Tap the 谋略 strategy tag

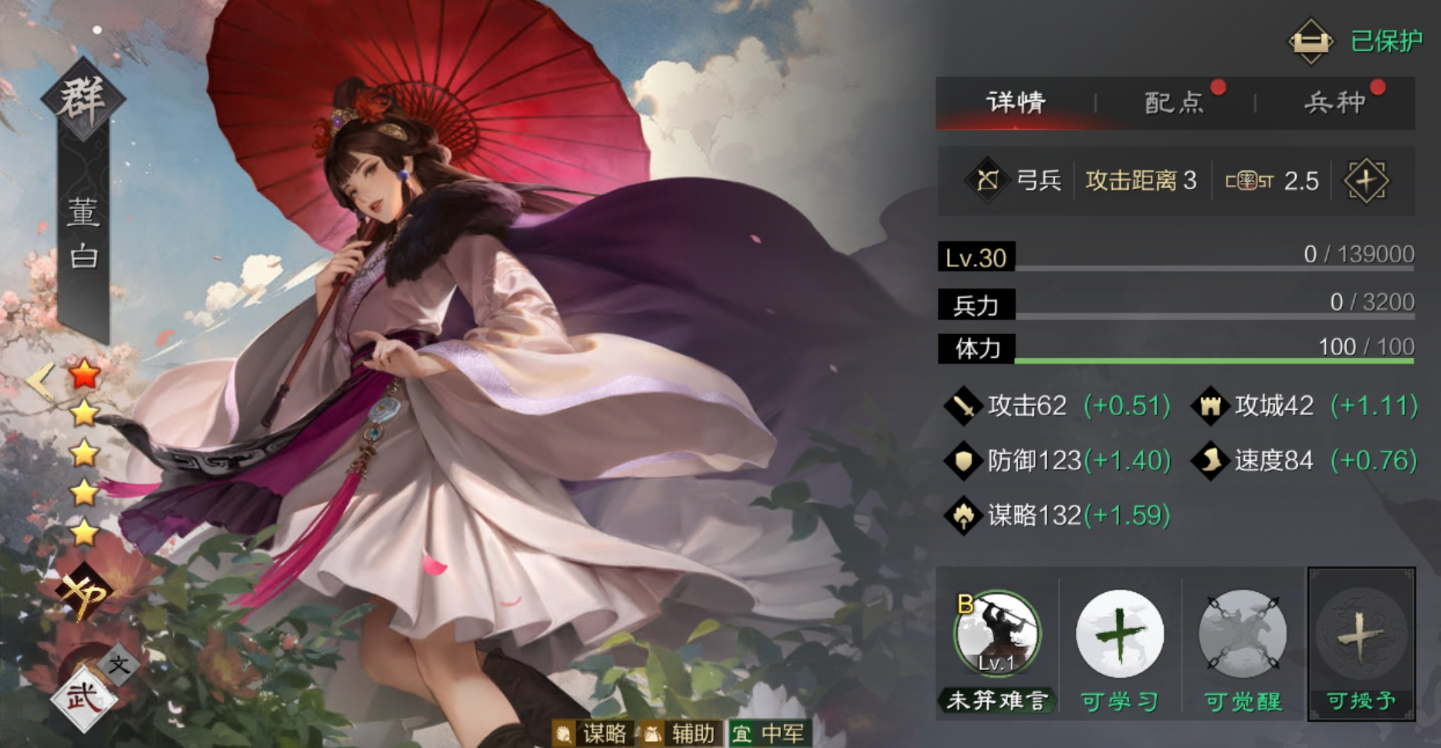(592, 734)
